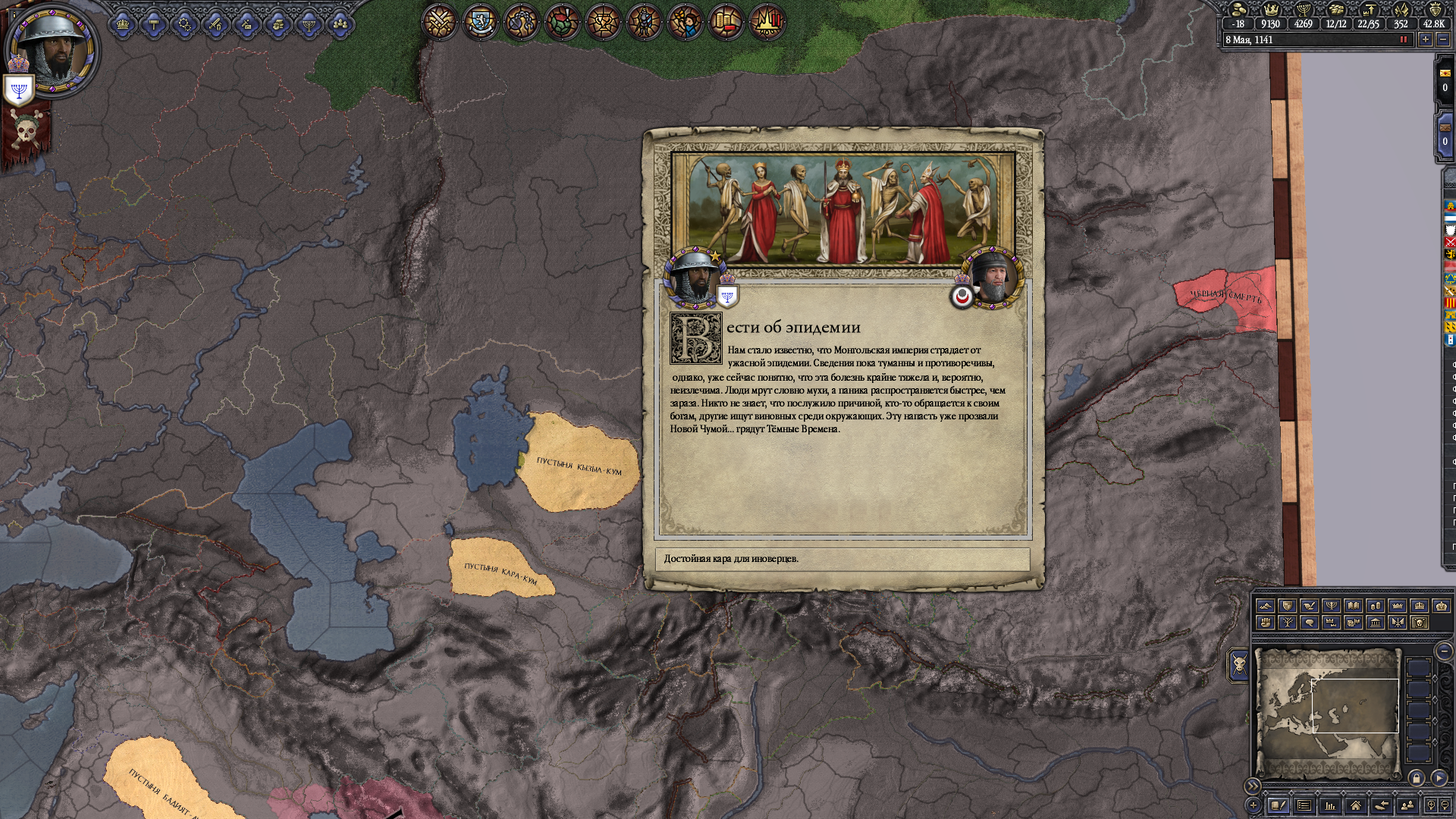Select the skull epidemic map mode
This screenshot has height=819, width=1456.
[1420, 623]
